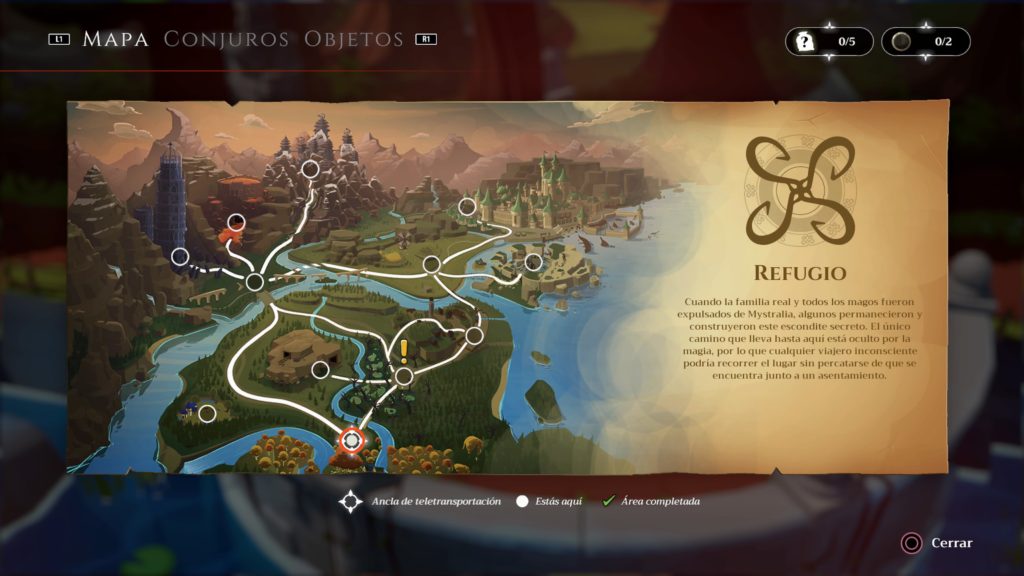Select the red teleport anchor map marker
Screen dimensions: 1024x576
(351, 439)
